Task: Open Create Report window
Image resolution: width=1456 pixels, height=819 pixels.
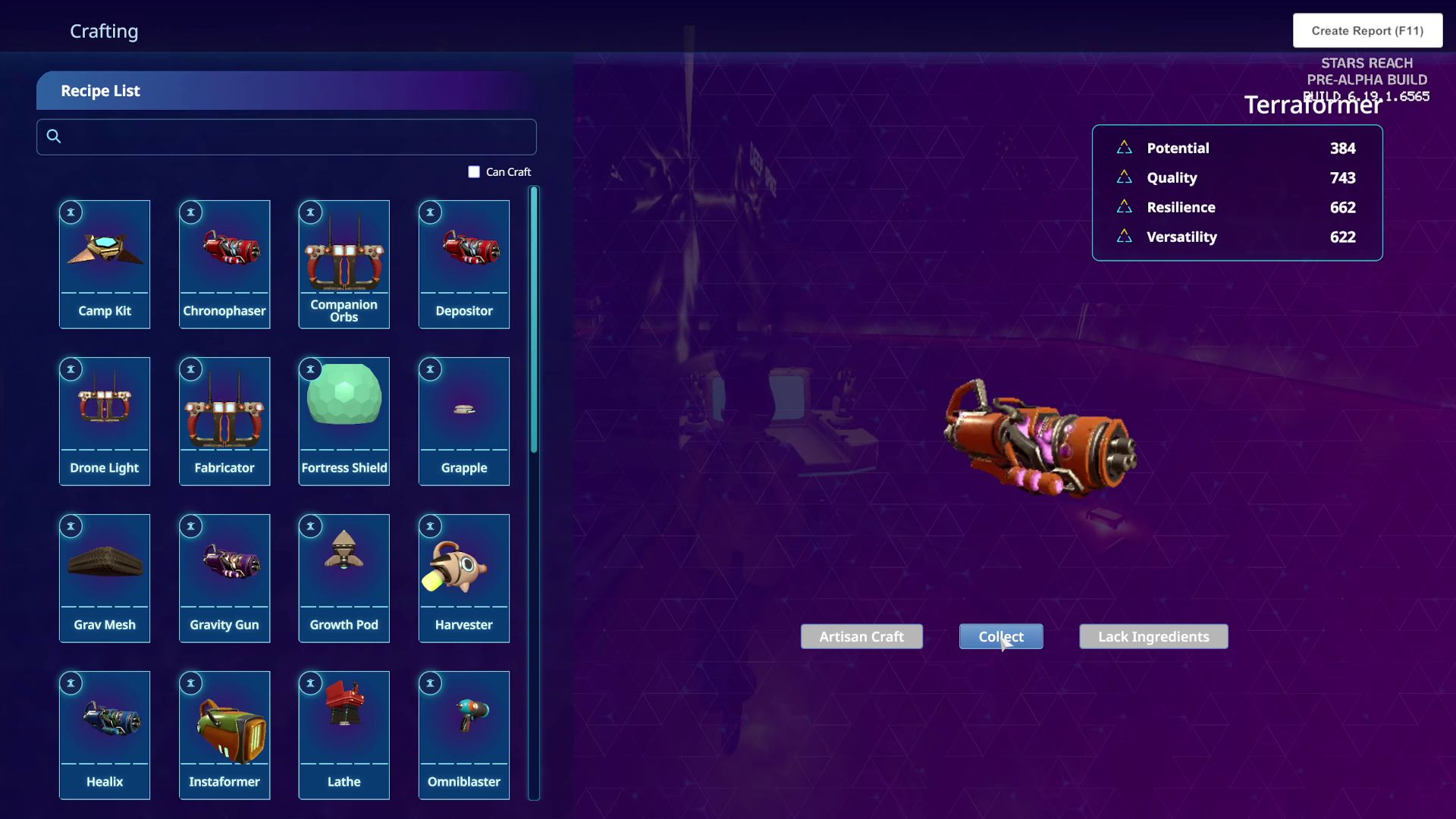Action: (x=1367, y=31)
